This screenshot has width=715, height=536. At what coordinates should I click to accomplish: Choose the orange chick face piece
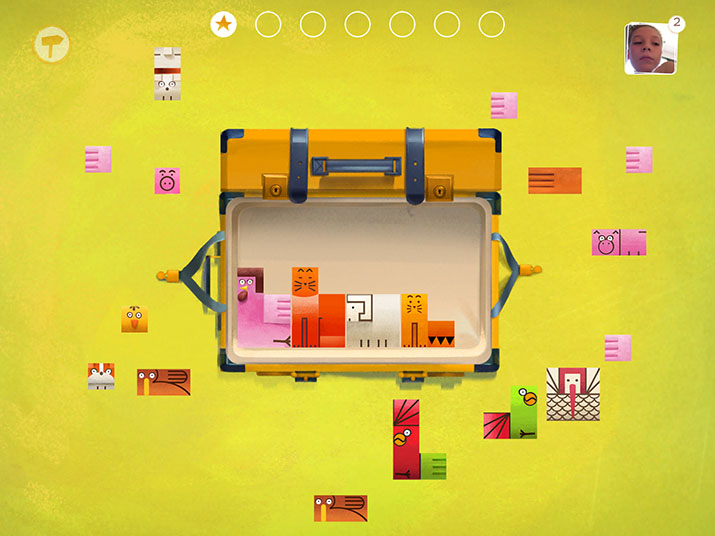pyautogui.click(x=135, y=319)
